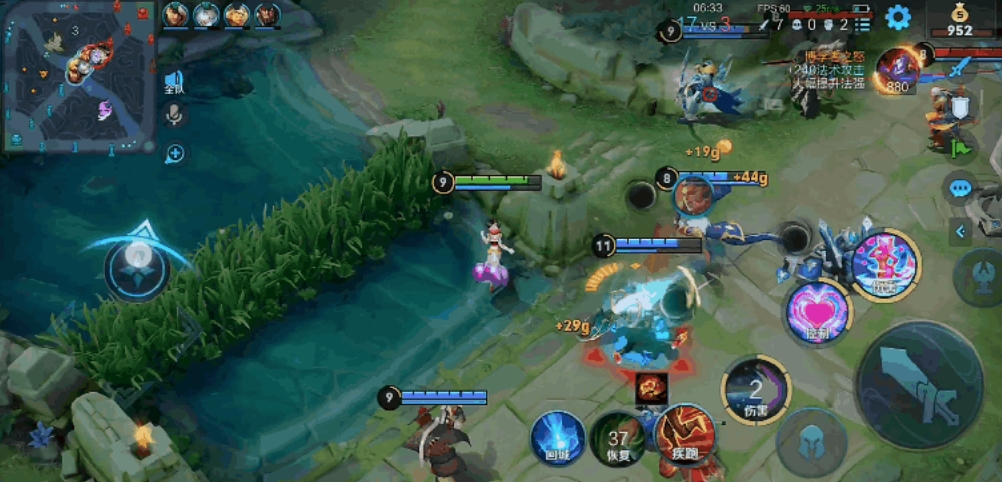Open the blue chat bubble

click(960, 187)
